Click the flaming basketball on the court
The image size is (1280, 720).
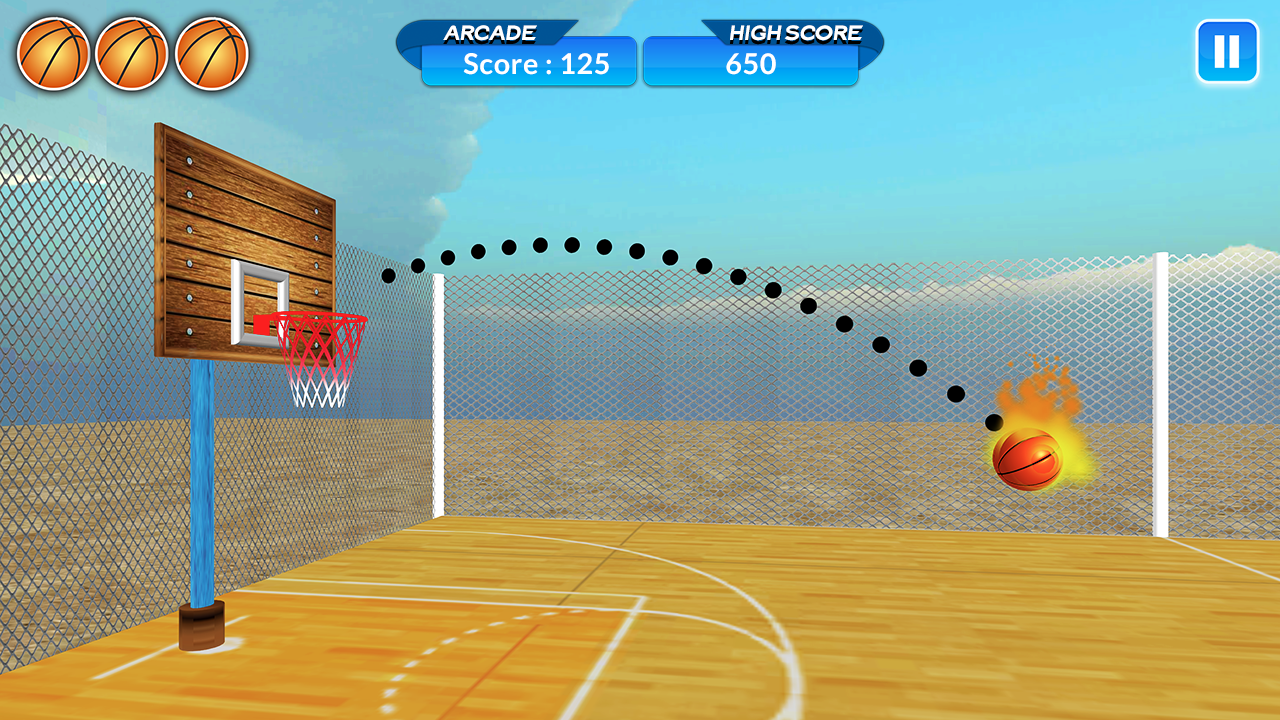click(1030, 460)
